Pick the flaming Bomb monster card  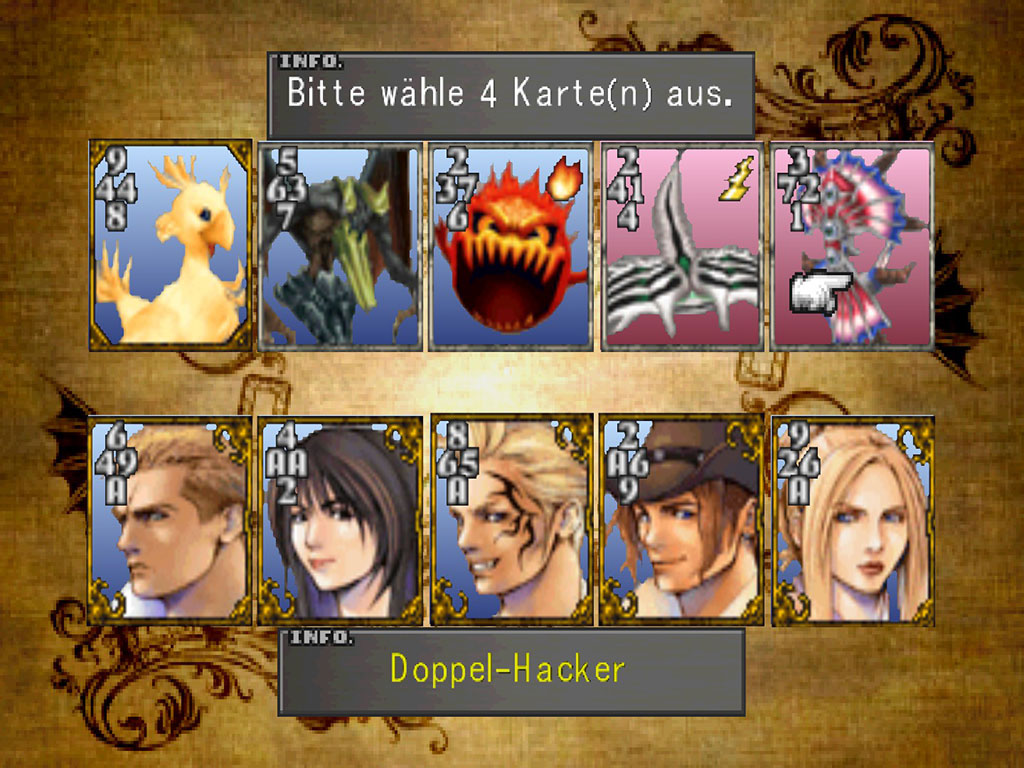pos(510,247)
